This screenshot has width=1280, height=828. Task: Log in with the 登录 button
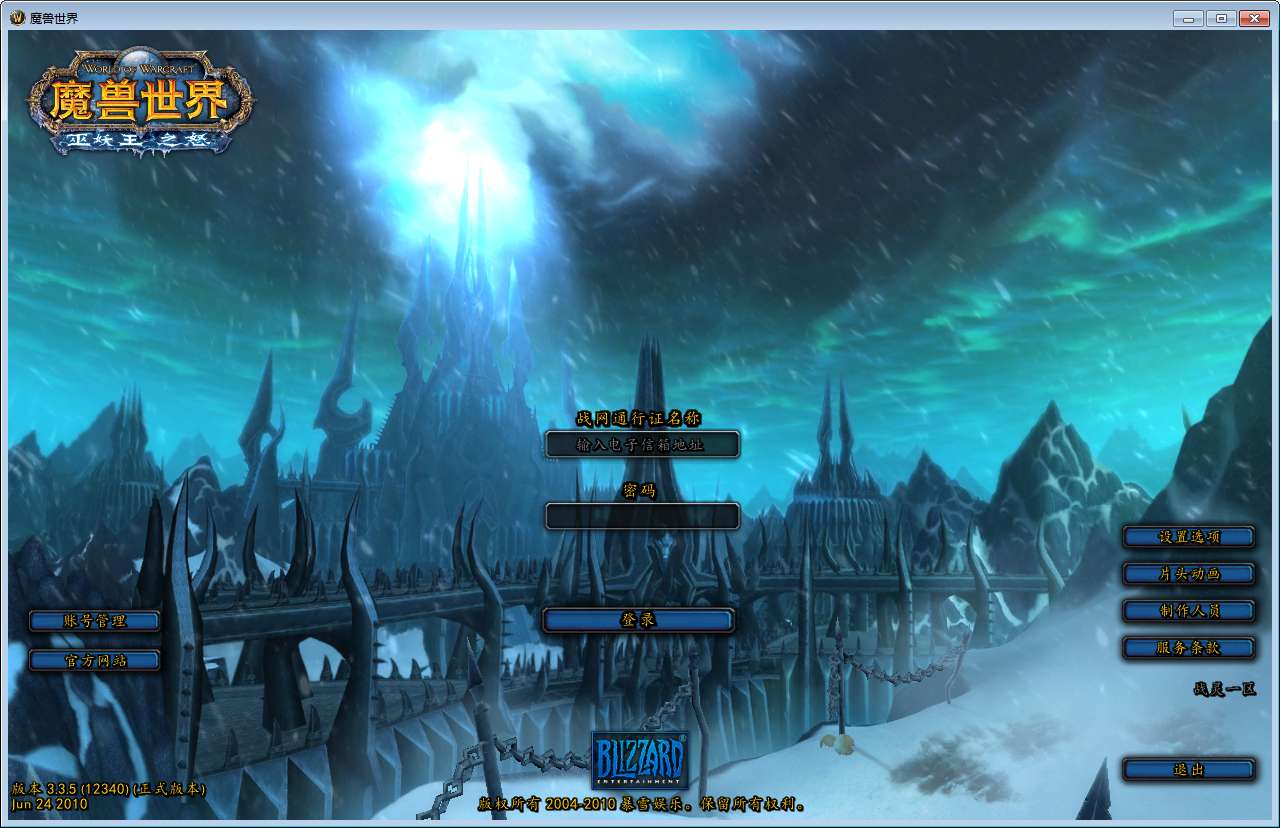pyautogui.click(x=639, y=620)
